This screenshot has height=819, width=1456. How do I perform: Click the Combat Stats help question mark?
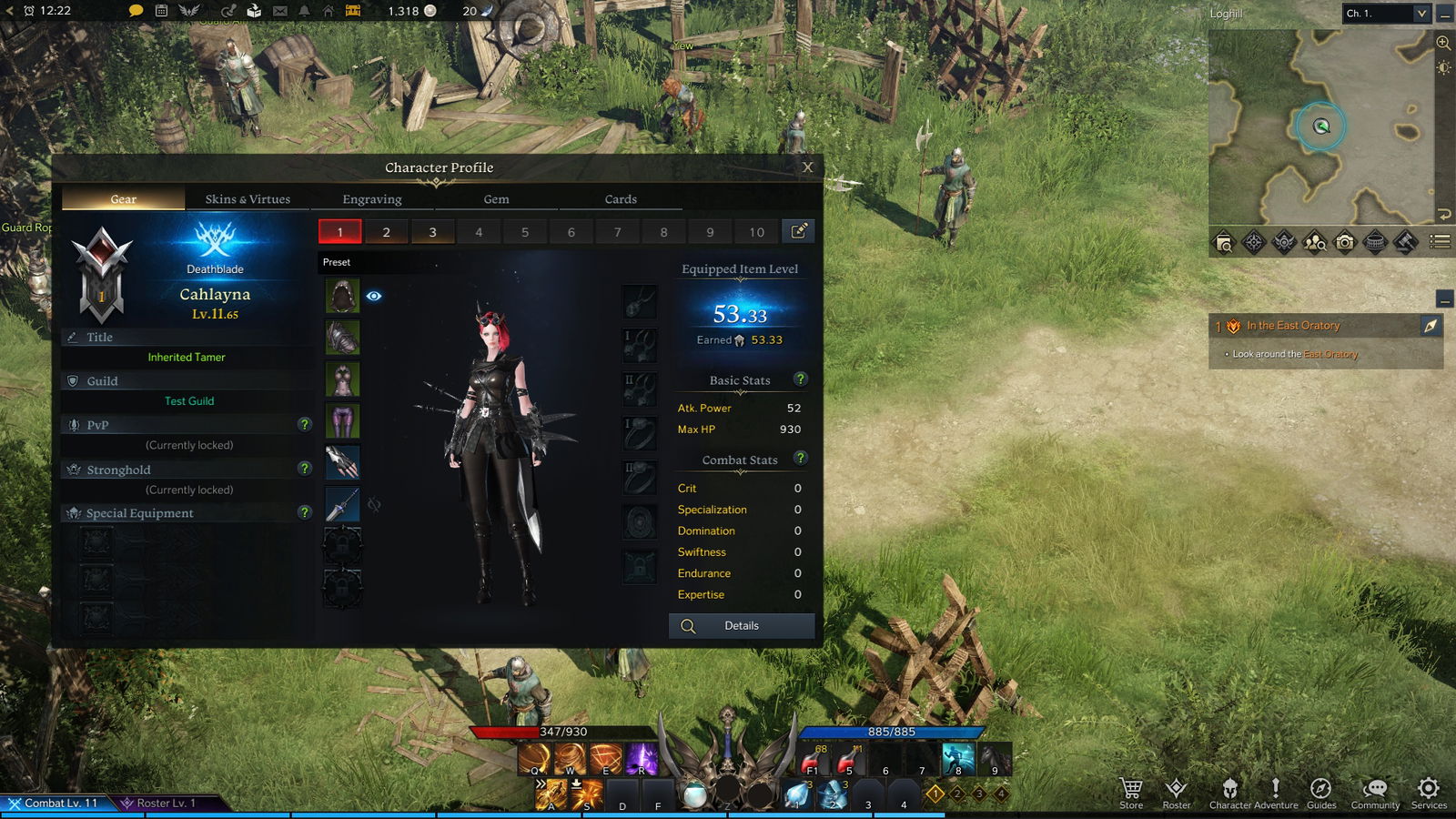click(801, 458)
